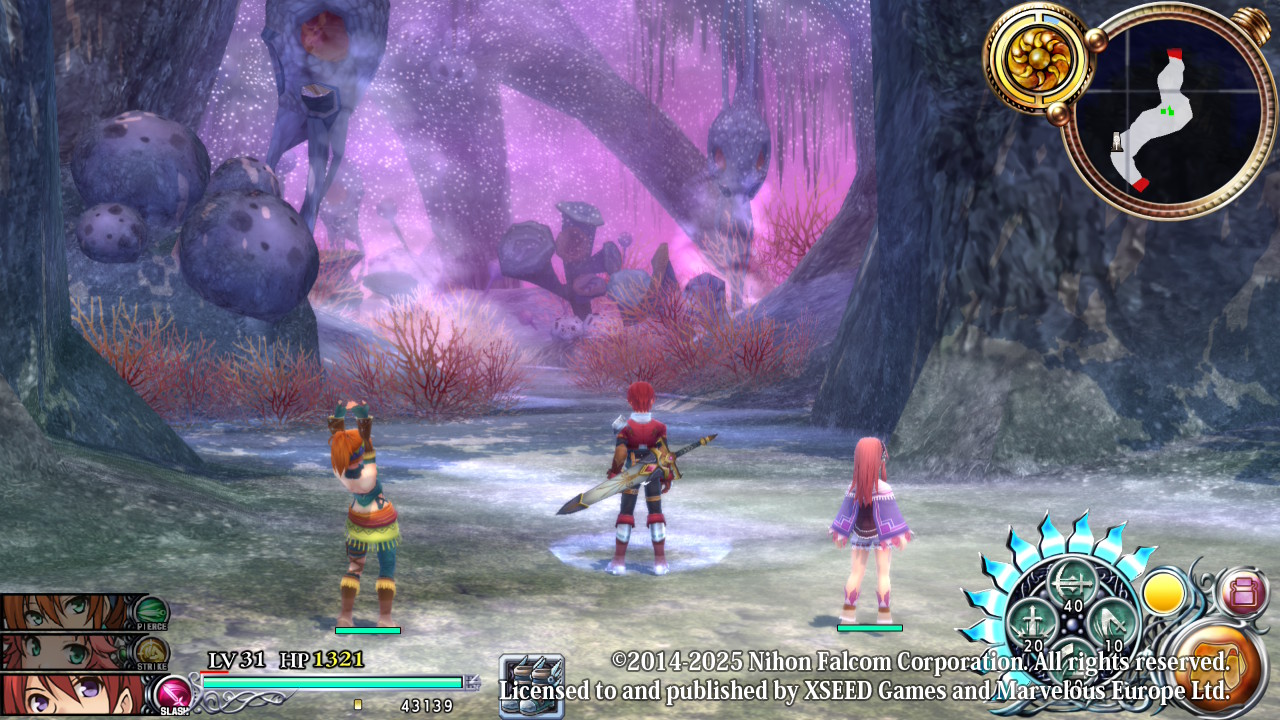Click the yellow orb gauge icon
Image resolution: width=1280 pixels, height=720 pixels.
tap(1164, 595)
